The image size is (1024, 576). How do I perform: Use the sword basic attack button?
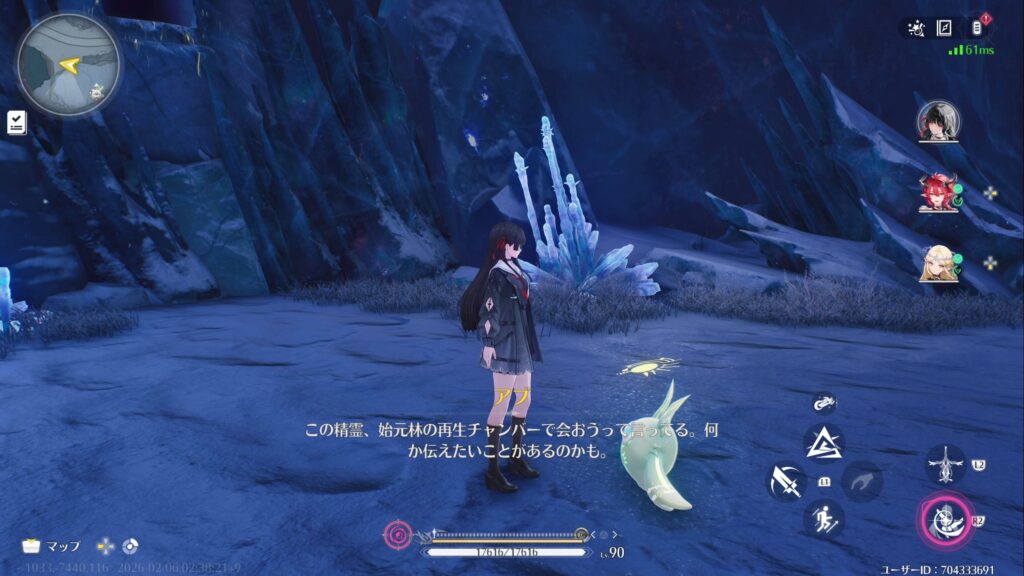point(786,481)
